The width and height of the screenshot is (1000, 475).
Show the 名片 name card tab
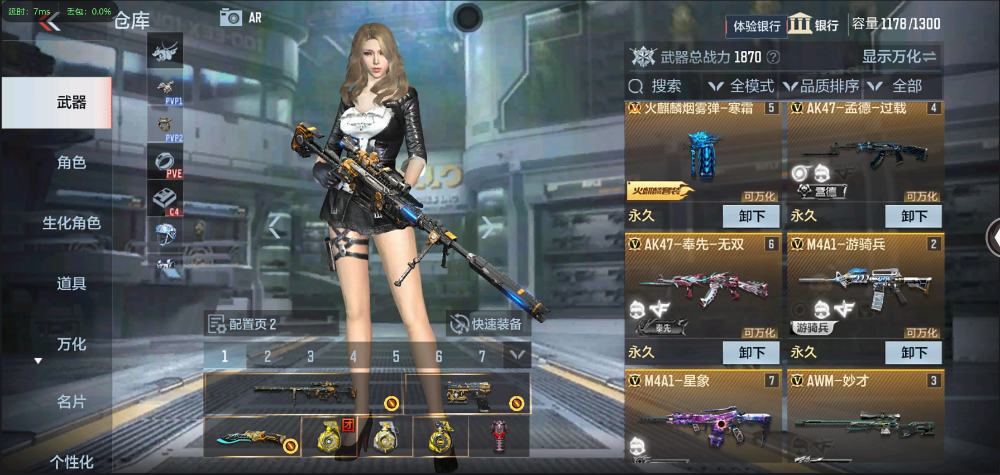click(x=71, y=402)
